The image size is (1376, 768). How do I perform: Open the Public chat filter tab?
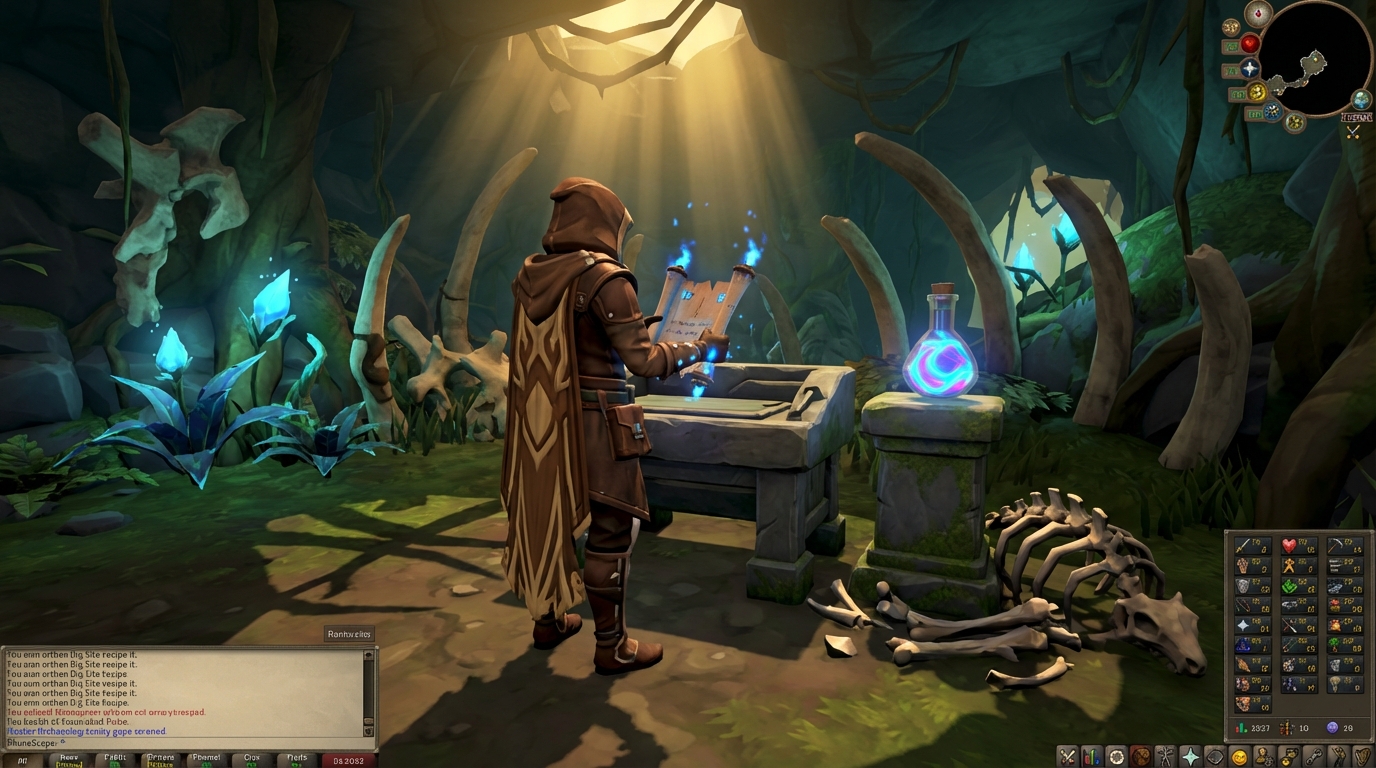pos(115,760)
